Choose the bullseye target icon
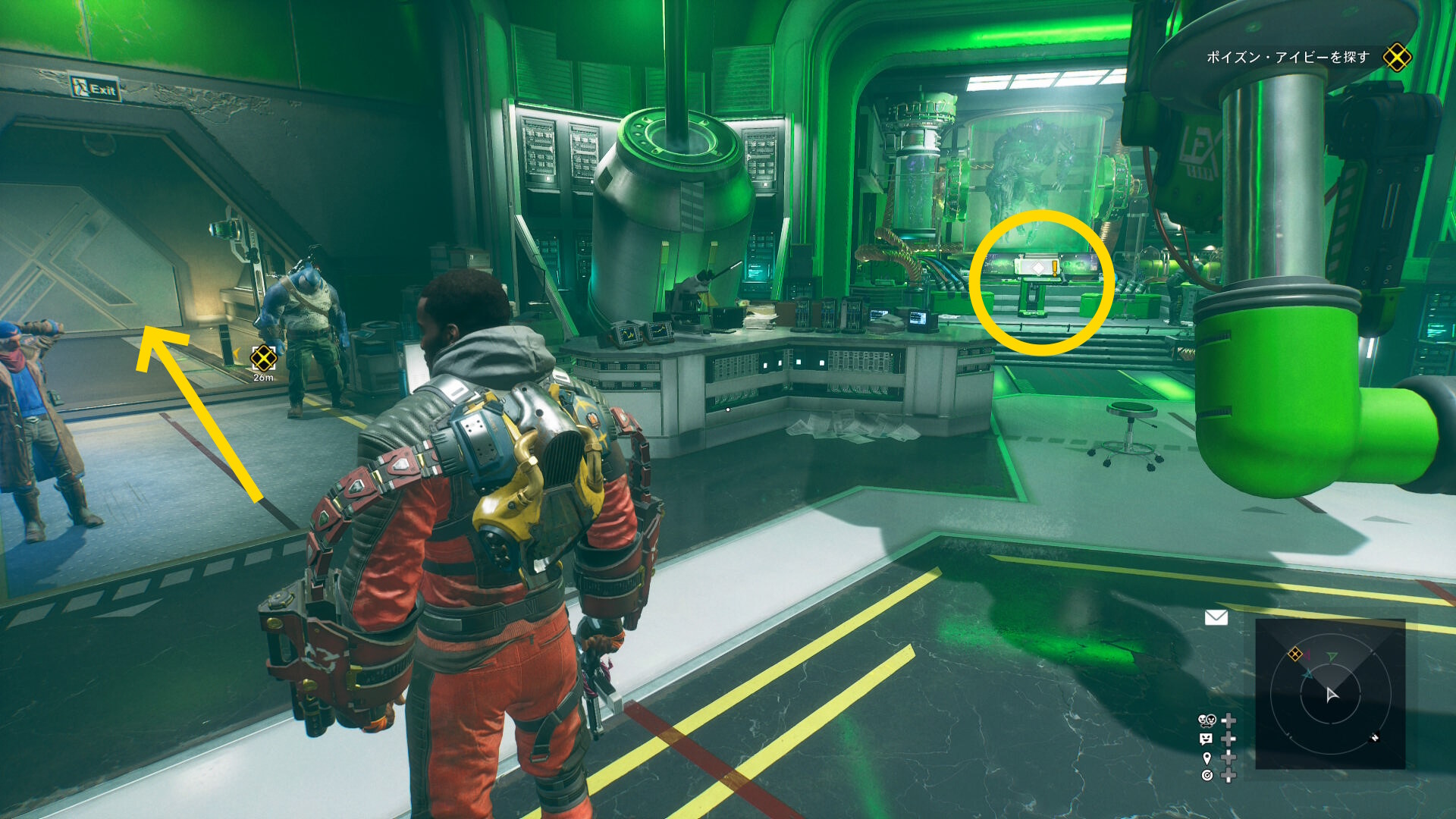1456x819 pixels. pos(1207,775)
